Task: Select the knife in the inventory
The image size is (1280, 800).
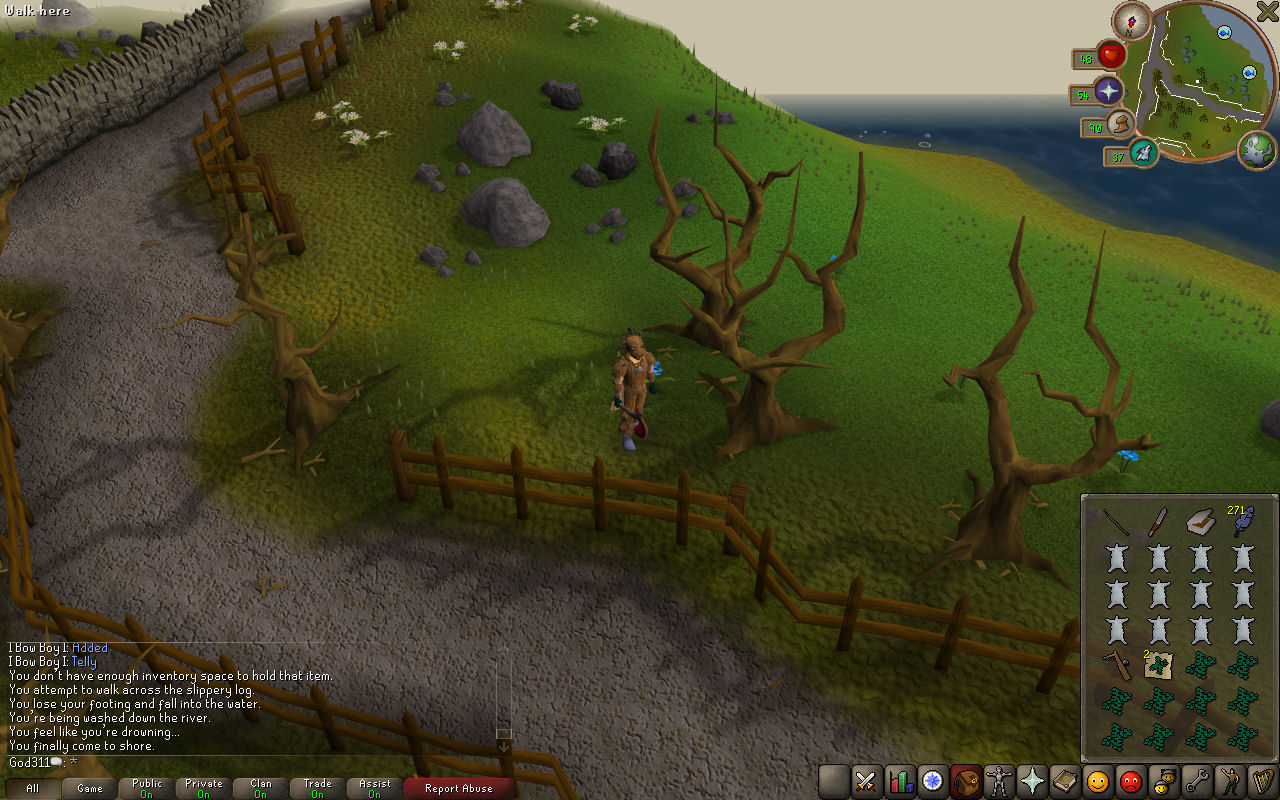Action: [1158, 521]
